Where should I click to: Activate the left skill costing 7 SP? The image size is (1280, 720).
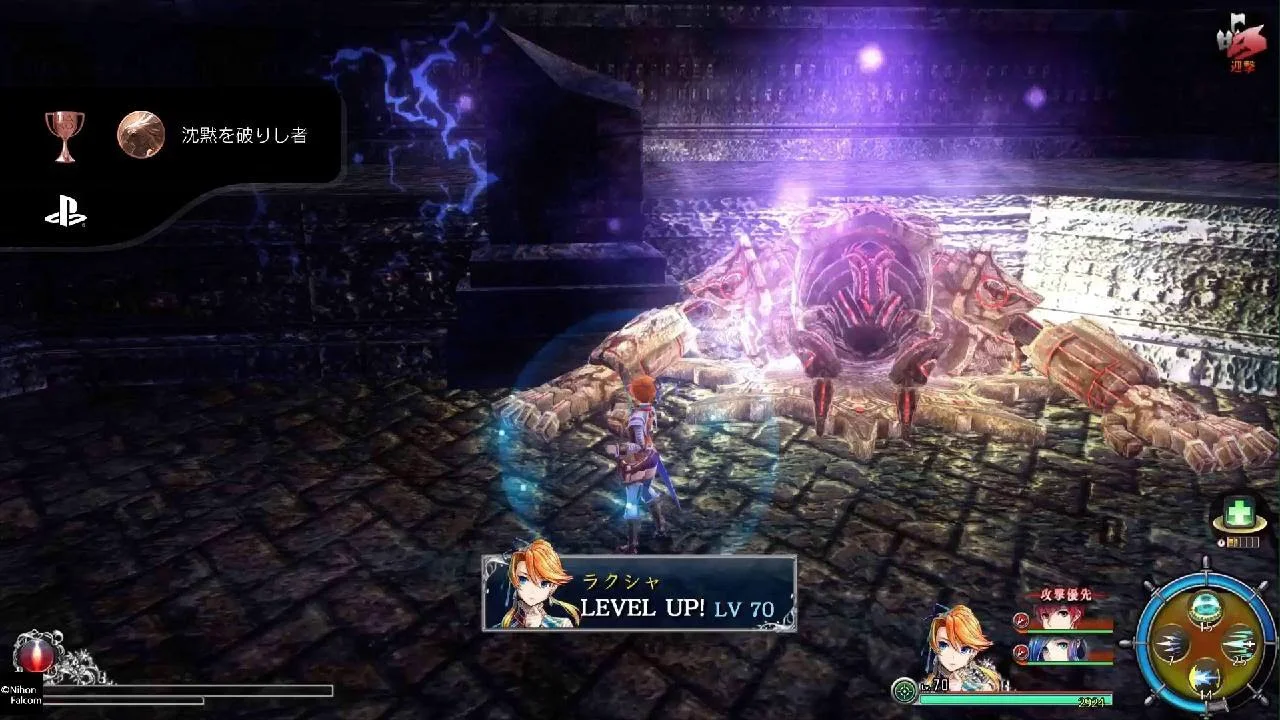(x=1172, y=644)
